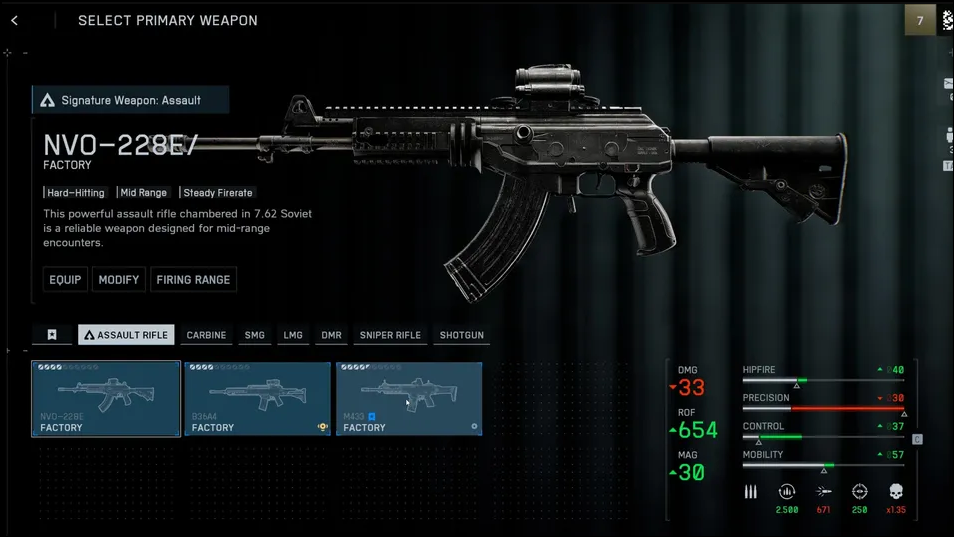954x537 pixels.
Task: Select the LMG category tab
Action: click(x=293, y=335)
